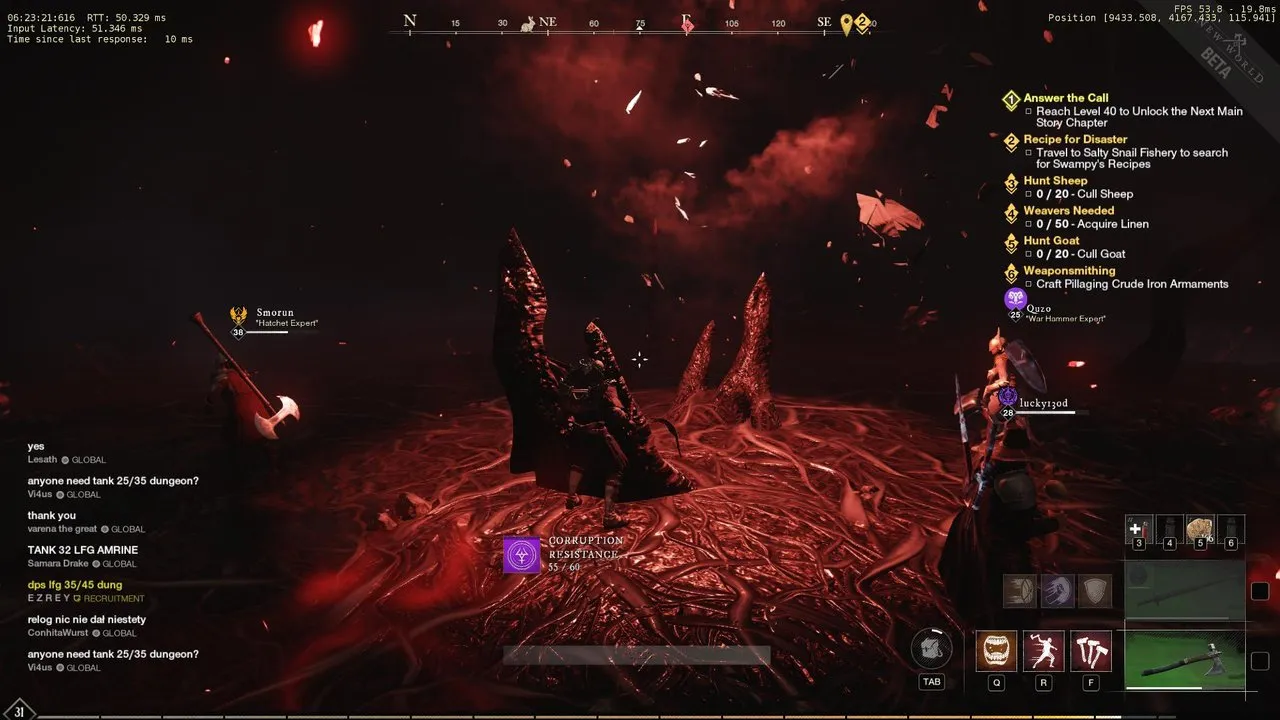Activate the three hammers ability icon

(1090, 651)
